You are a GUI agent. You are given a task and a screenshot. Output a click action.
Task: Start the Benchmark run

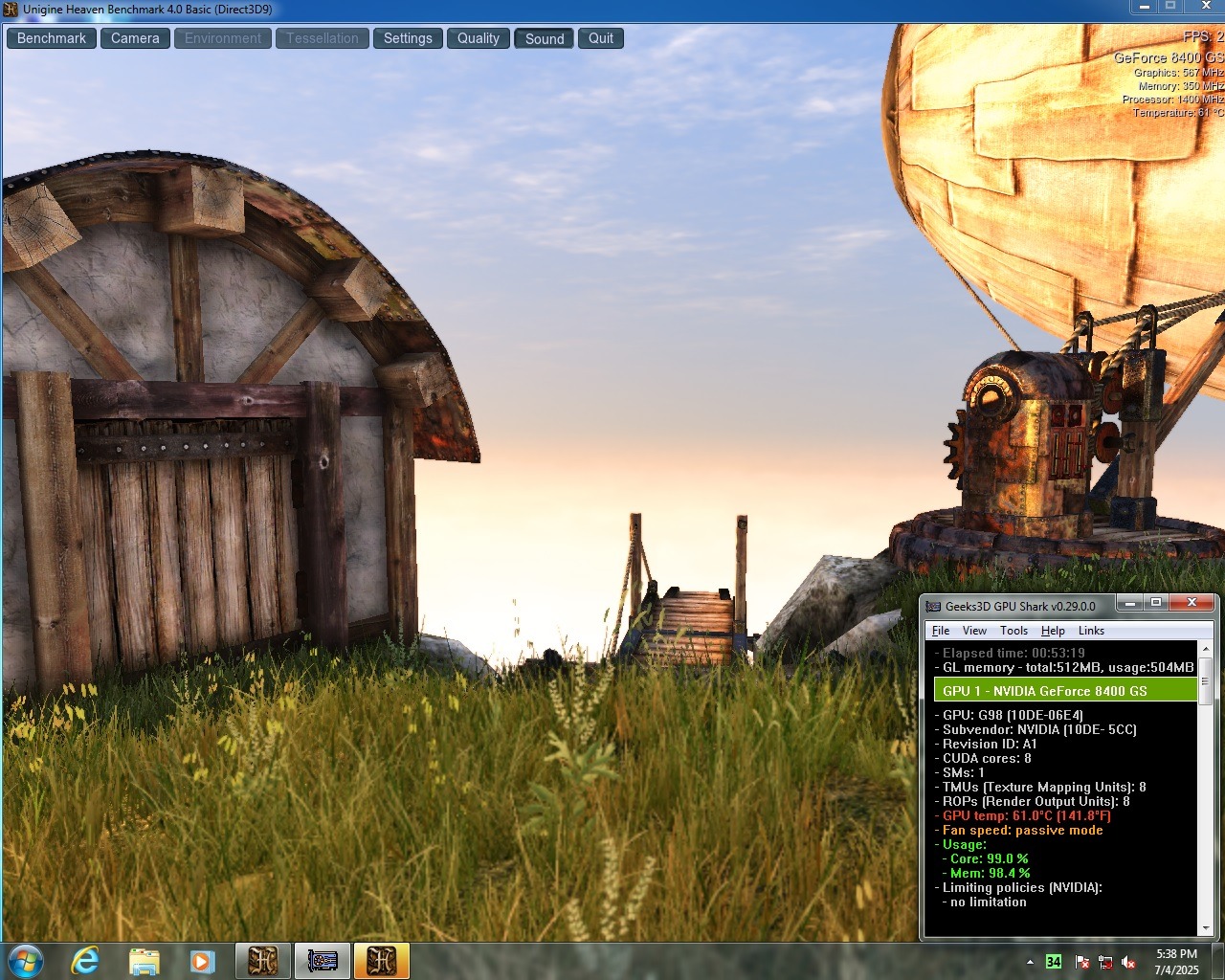click(52, 38)
